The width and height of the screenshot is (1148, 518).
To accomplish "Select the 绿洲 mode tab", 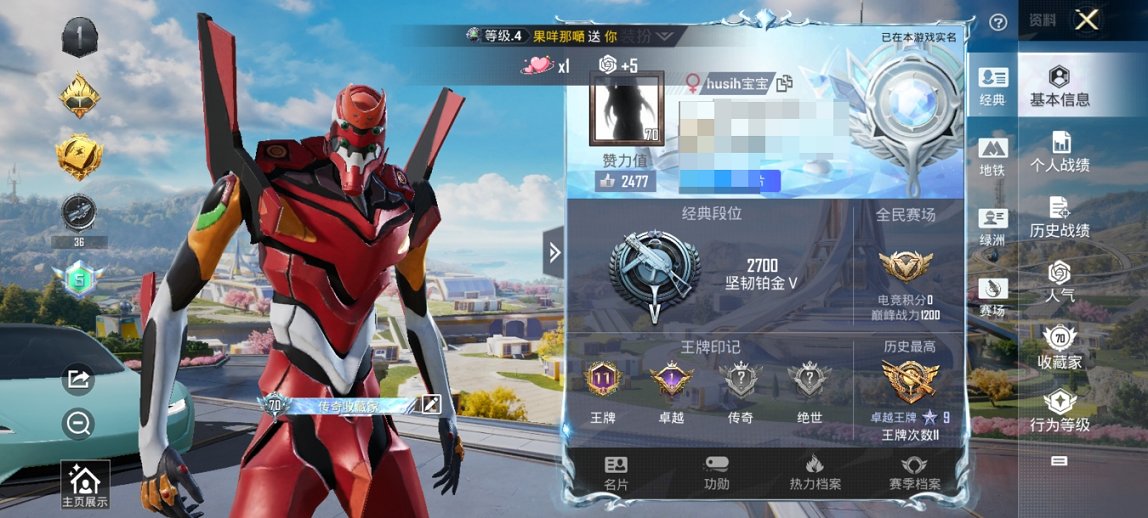I will [992, 228].
